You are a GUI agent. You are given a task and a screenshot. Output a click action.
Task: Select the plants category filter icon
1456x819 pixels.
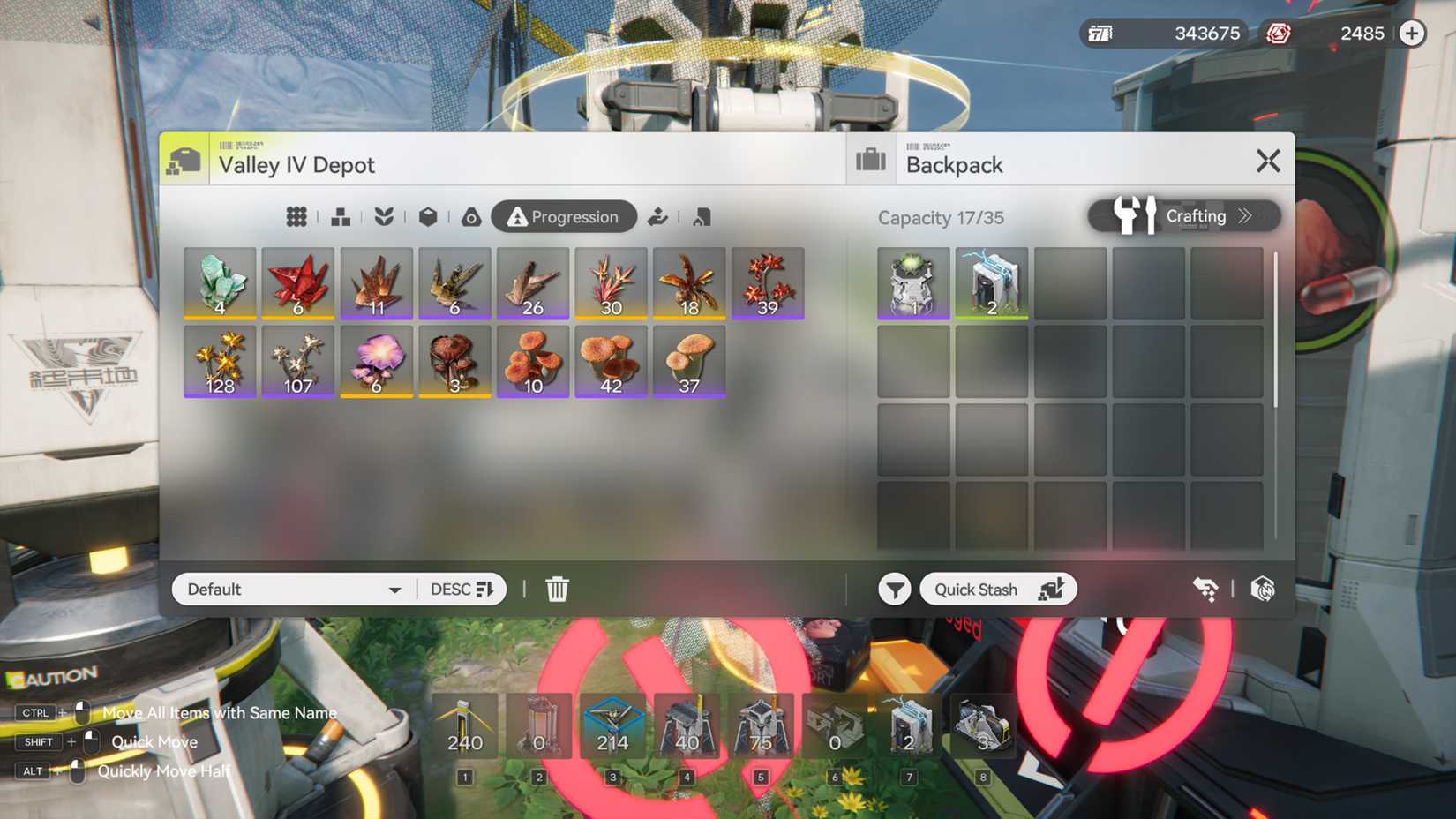385,216
